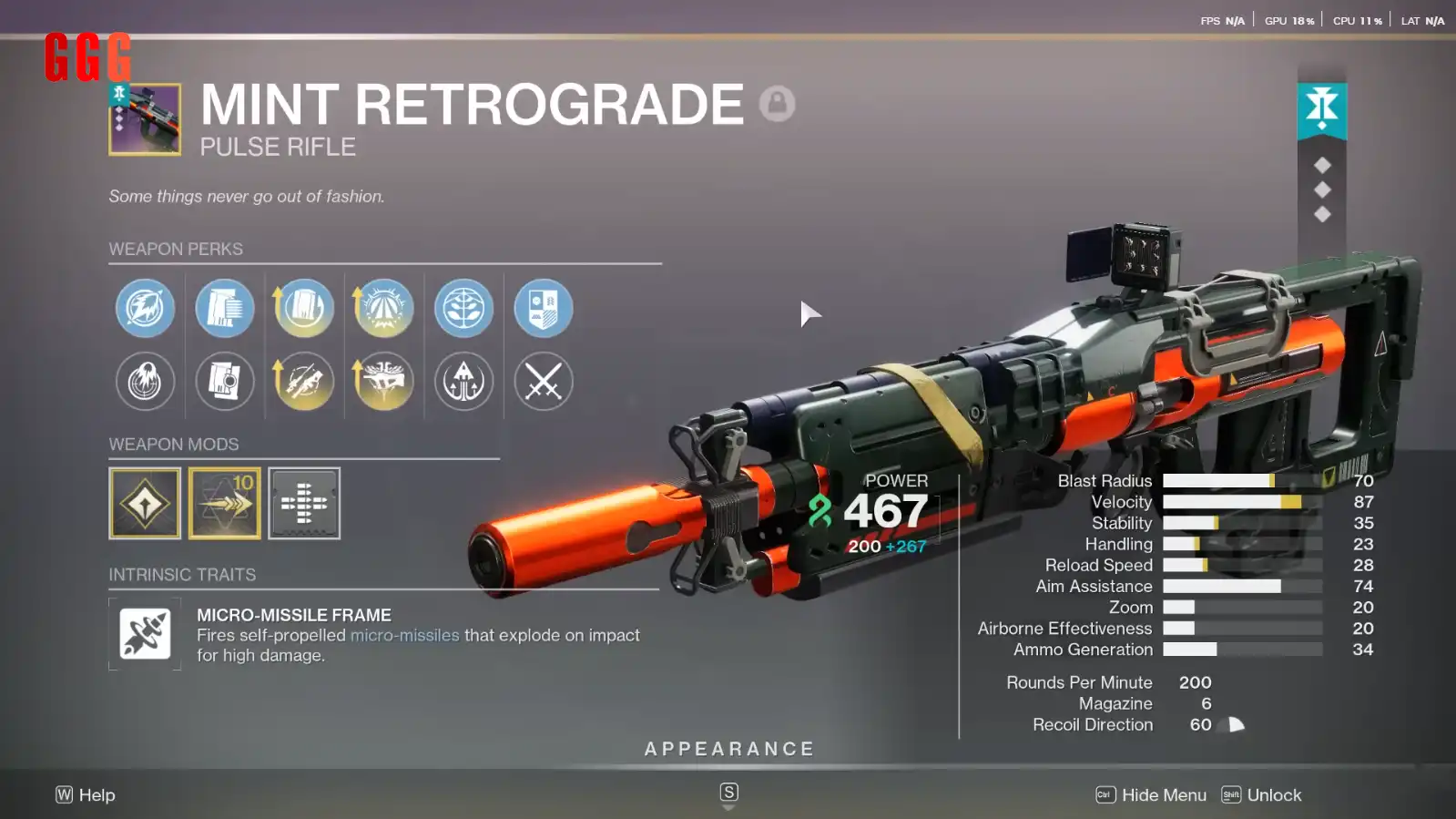The width and height of the screenshot is (1456, 819).
Task: Select the crossed swords perk
Action: pos(544,381)
